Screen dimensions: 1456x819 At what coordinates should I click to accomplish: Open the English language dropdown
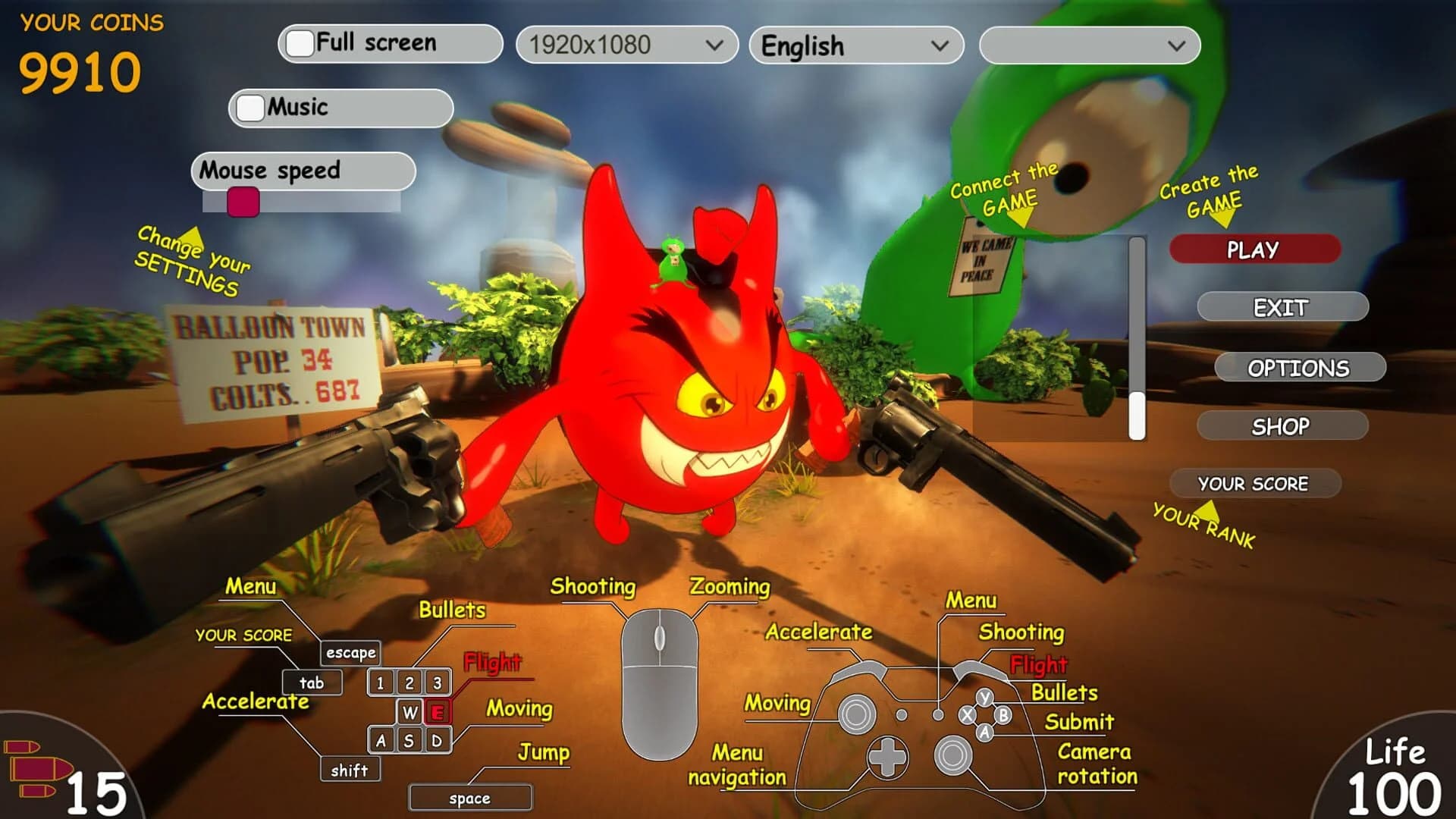click(855, 45)
